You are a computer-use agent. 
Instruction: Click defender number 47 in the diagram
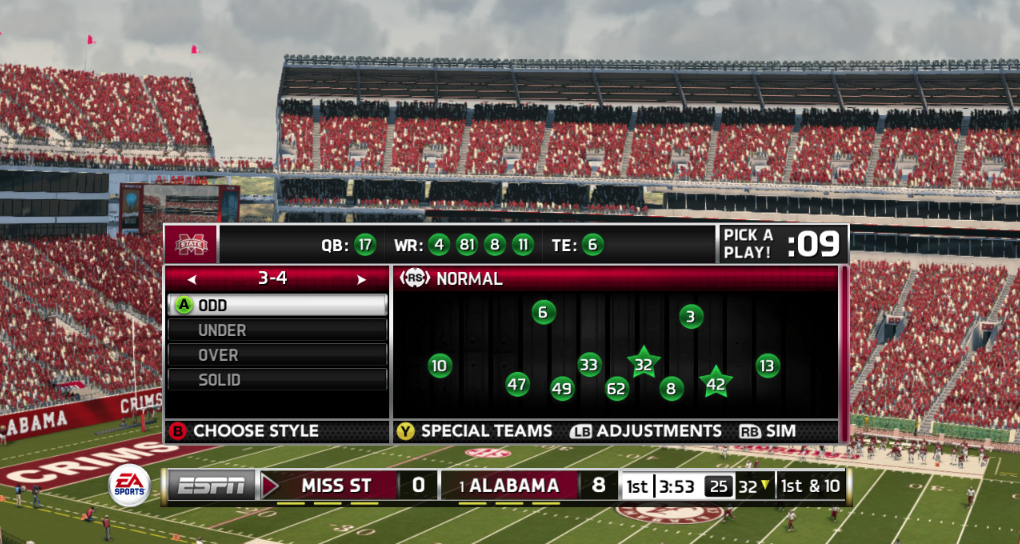[517, 384]
